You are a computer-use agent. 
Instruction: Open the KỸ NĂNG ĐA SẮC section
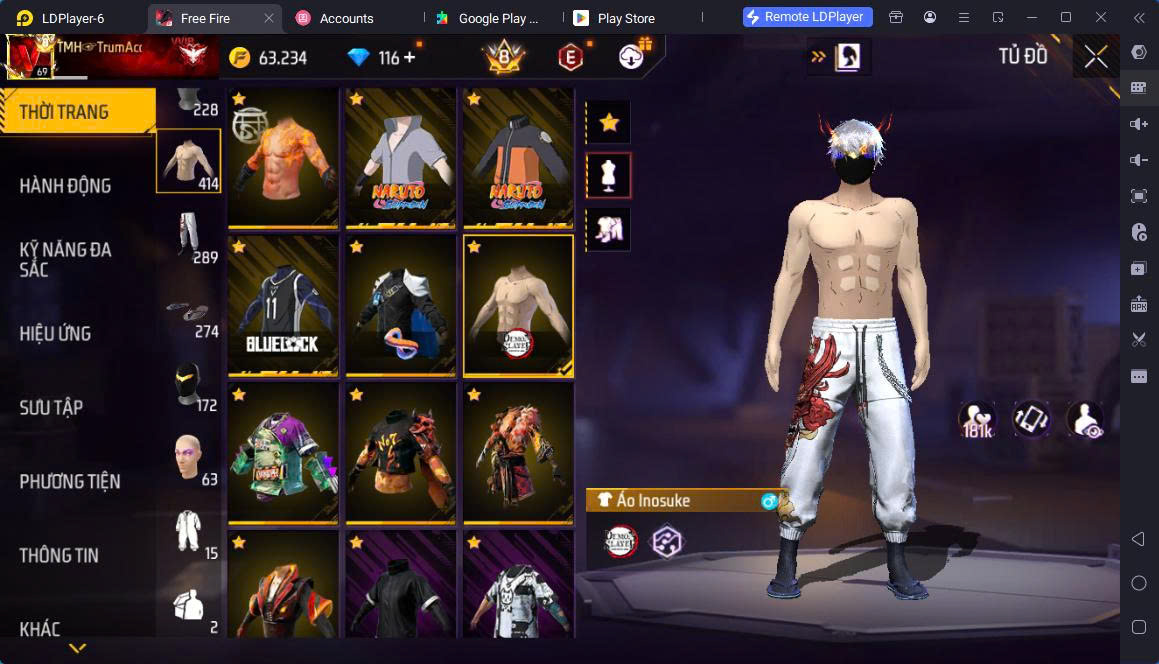pyautogui.click(x=66, y=259)
